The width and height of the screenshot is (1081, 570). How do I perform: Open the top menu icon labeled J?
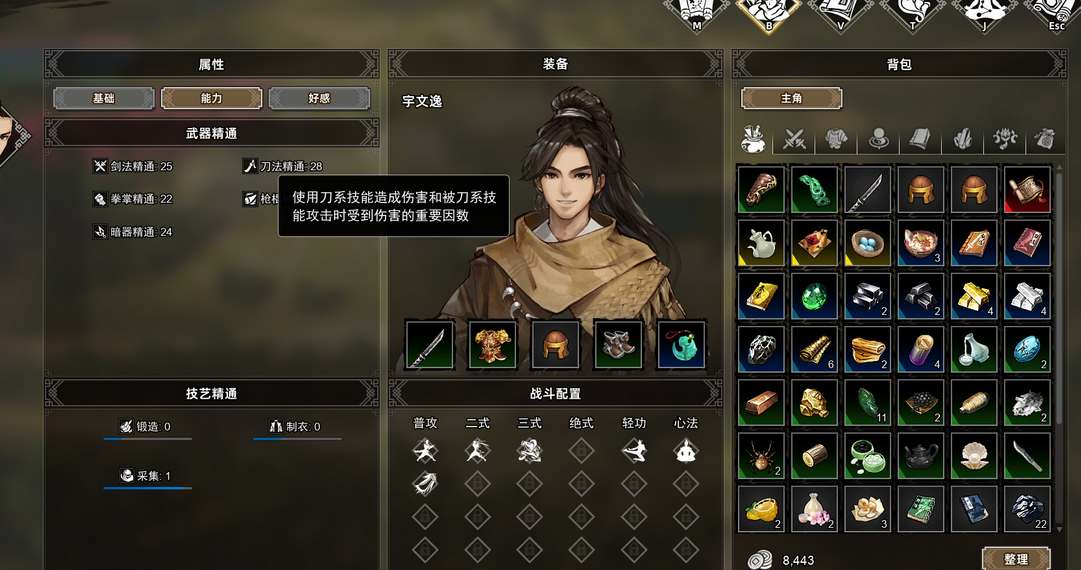point(985,14)
